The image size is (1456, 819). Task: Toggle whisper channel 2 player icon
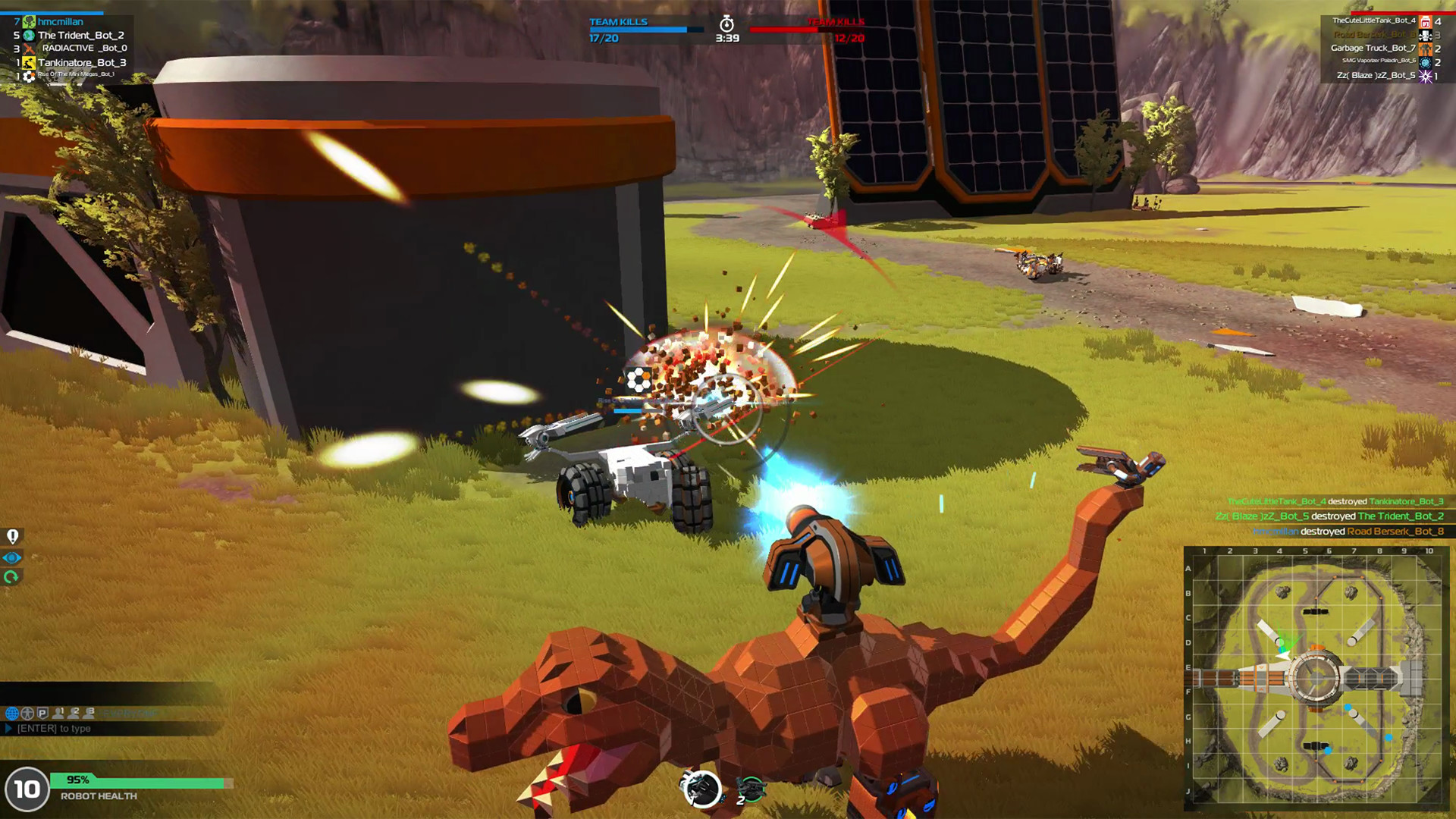pos(74,714)
